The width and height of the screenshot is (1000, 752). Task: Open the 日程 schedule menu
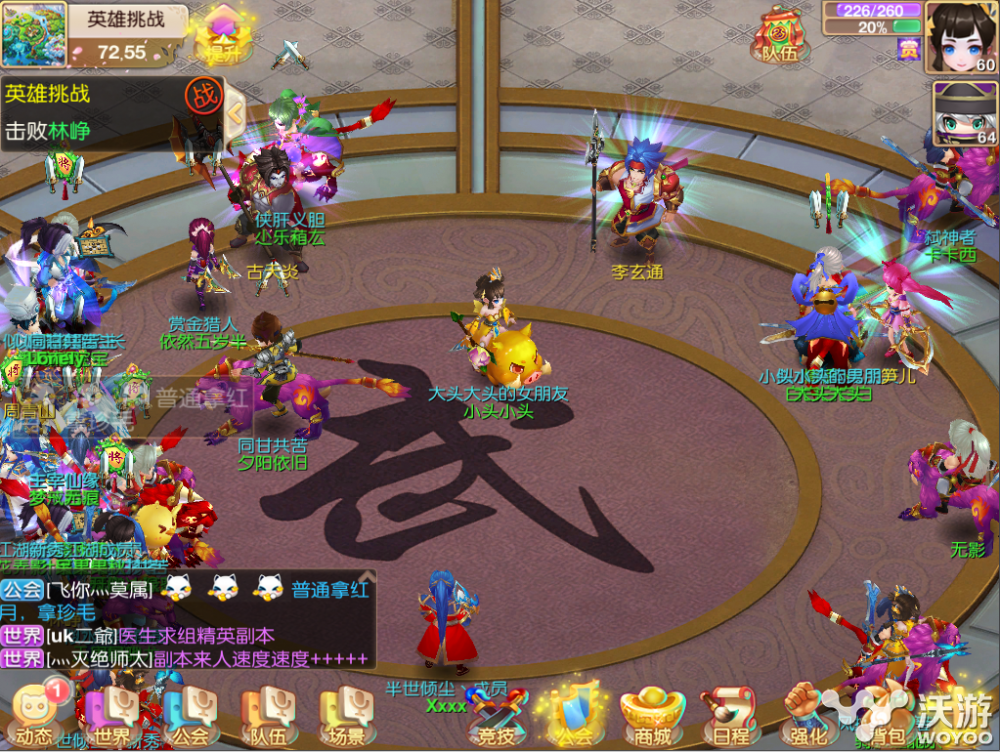coord(729,714)
